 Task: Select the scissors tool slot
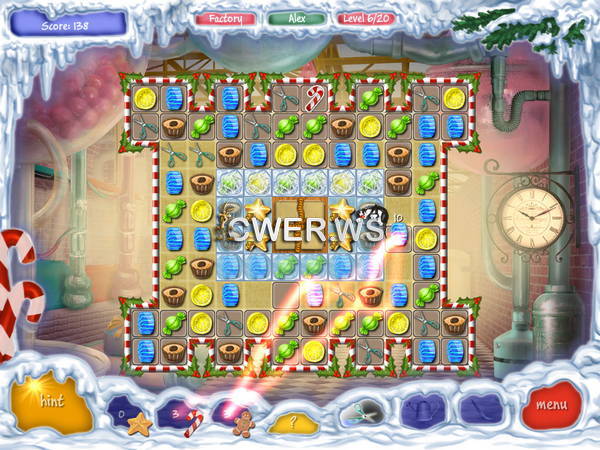[x=358, y=410]
